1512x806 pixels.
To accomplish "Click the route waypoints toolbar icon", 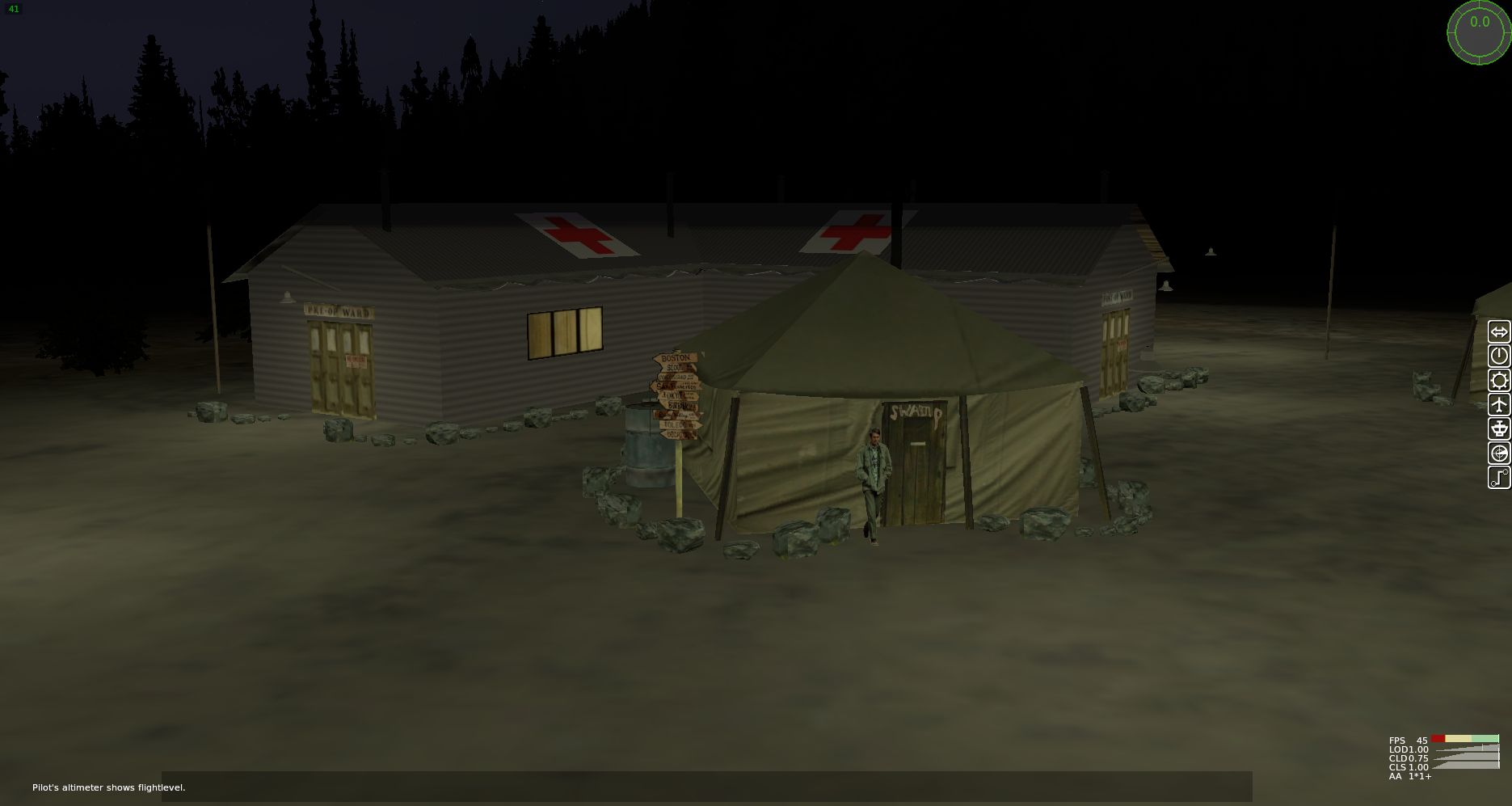I will 1499,478.
